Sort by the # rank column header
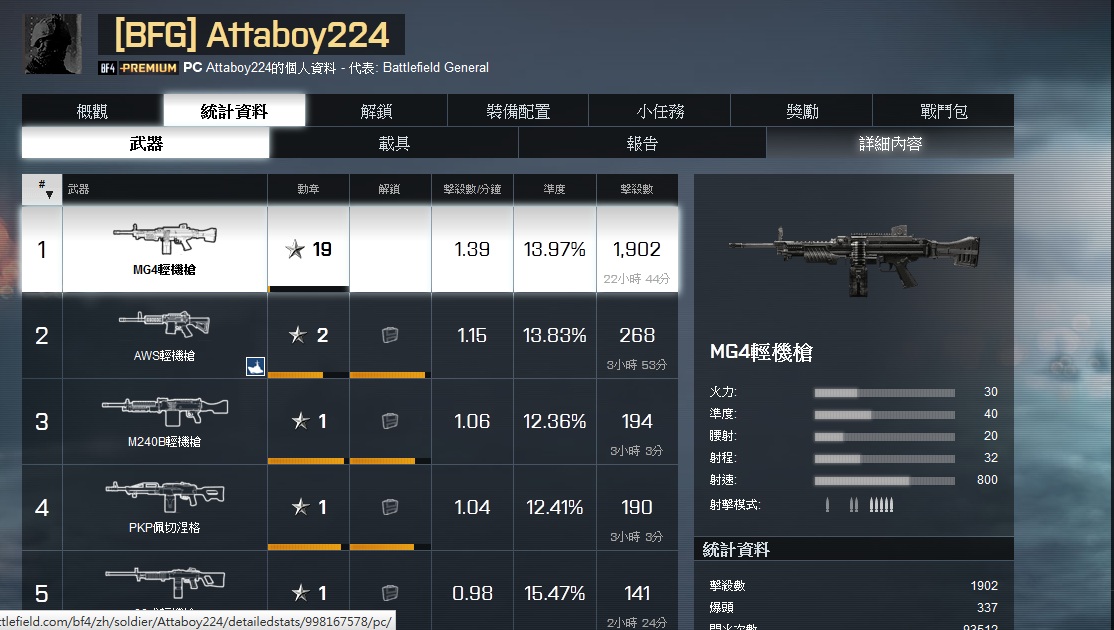This screenshot has height=630, width=1114. 42,189
